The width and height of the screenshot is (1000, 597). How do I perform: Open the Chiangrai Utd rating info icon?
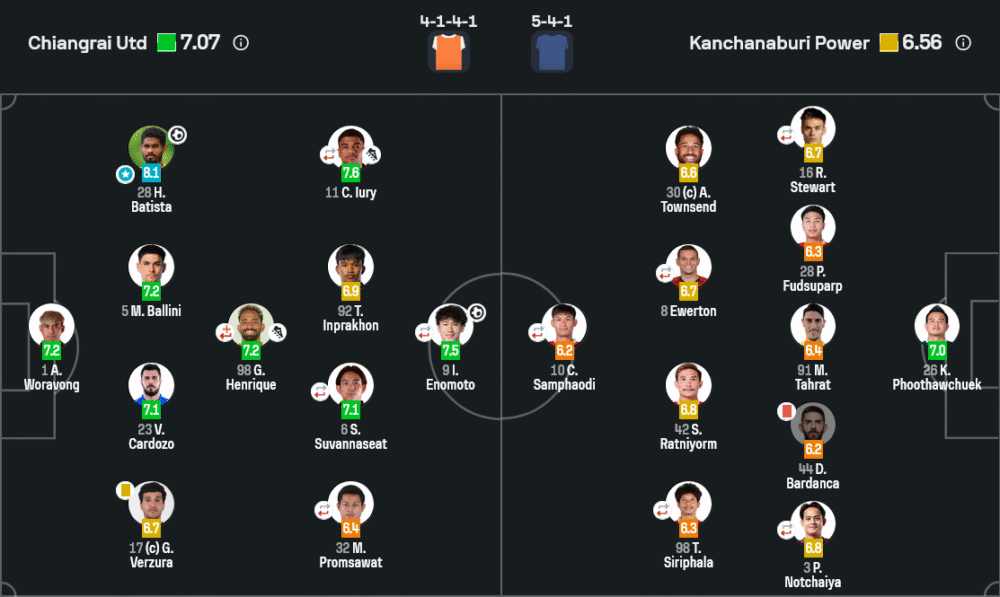tap(241, 43)
